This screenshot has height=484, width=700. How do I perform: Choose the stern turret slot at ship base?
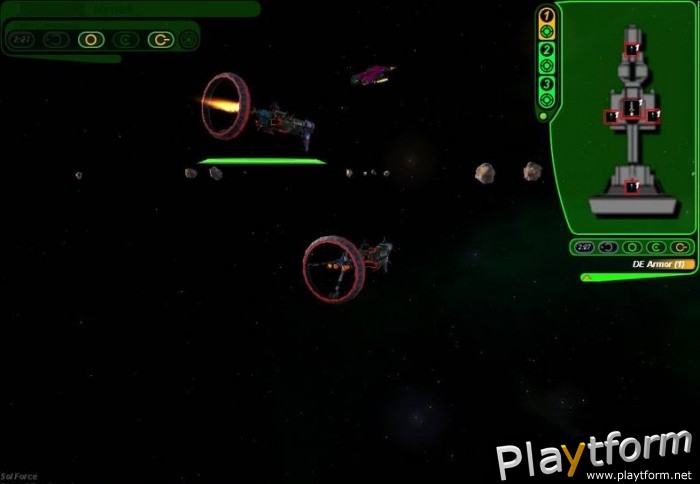[631, 185]
